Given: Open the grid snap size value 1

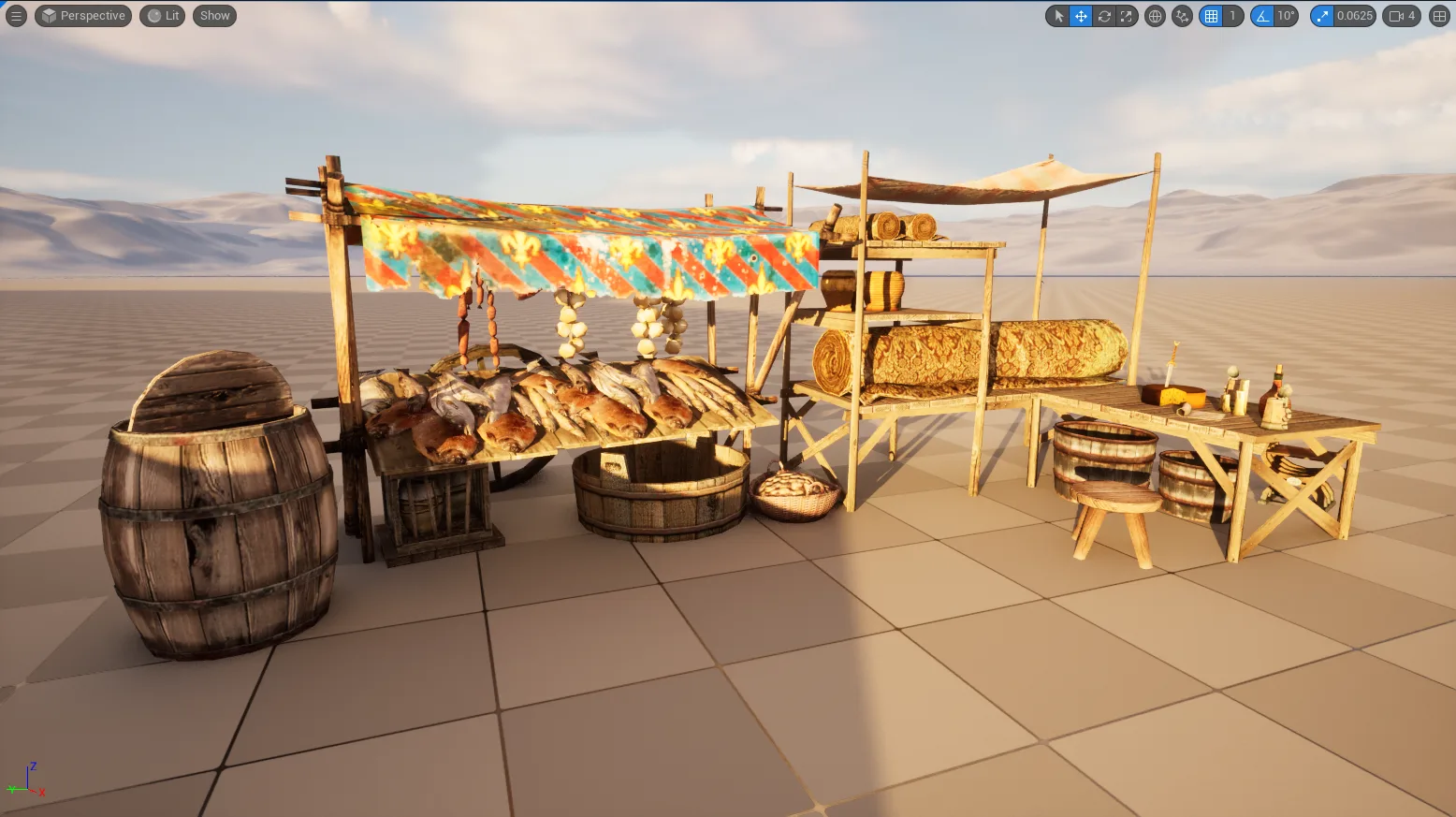Looking at the screenshot, I should (x=1233, y=16).
